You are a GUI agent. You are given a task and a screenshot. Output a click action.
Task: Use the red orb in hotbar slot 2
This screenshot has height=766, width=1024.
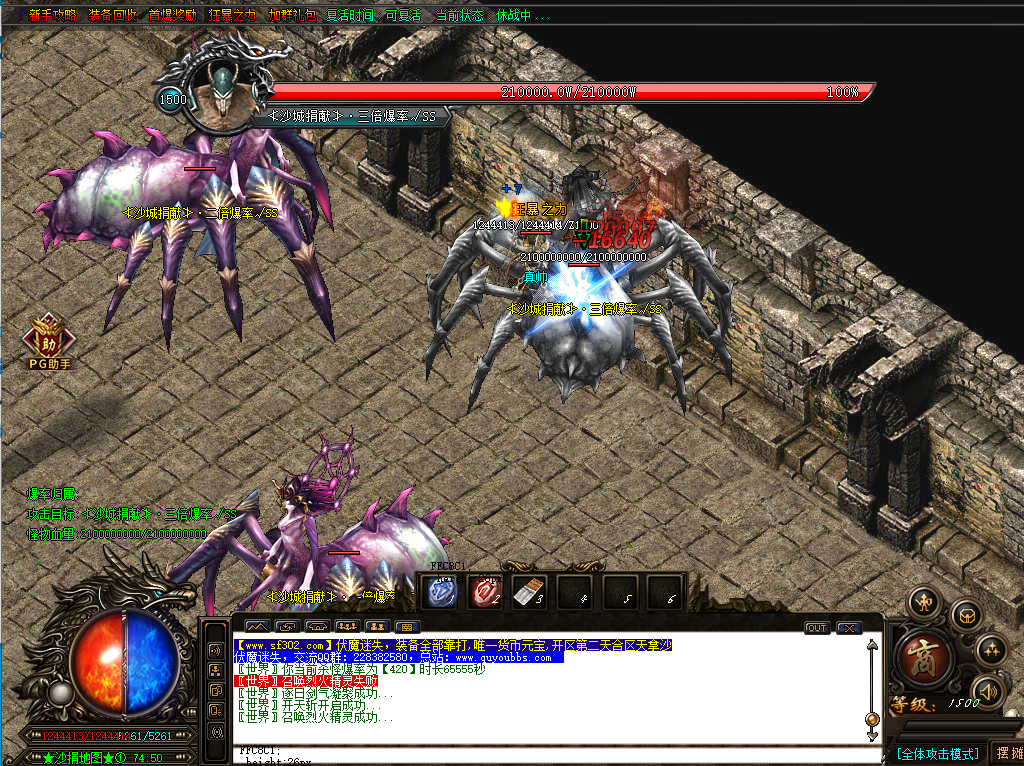pos(486,592)
